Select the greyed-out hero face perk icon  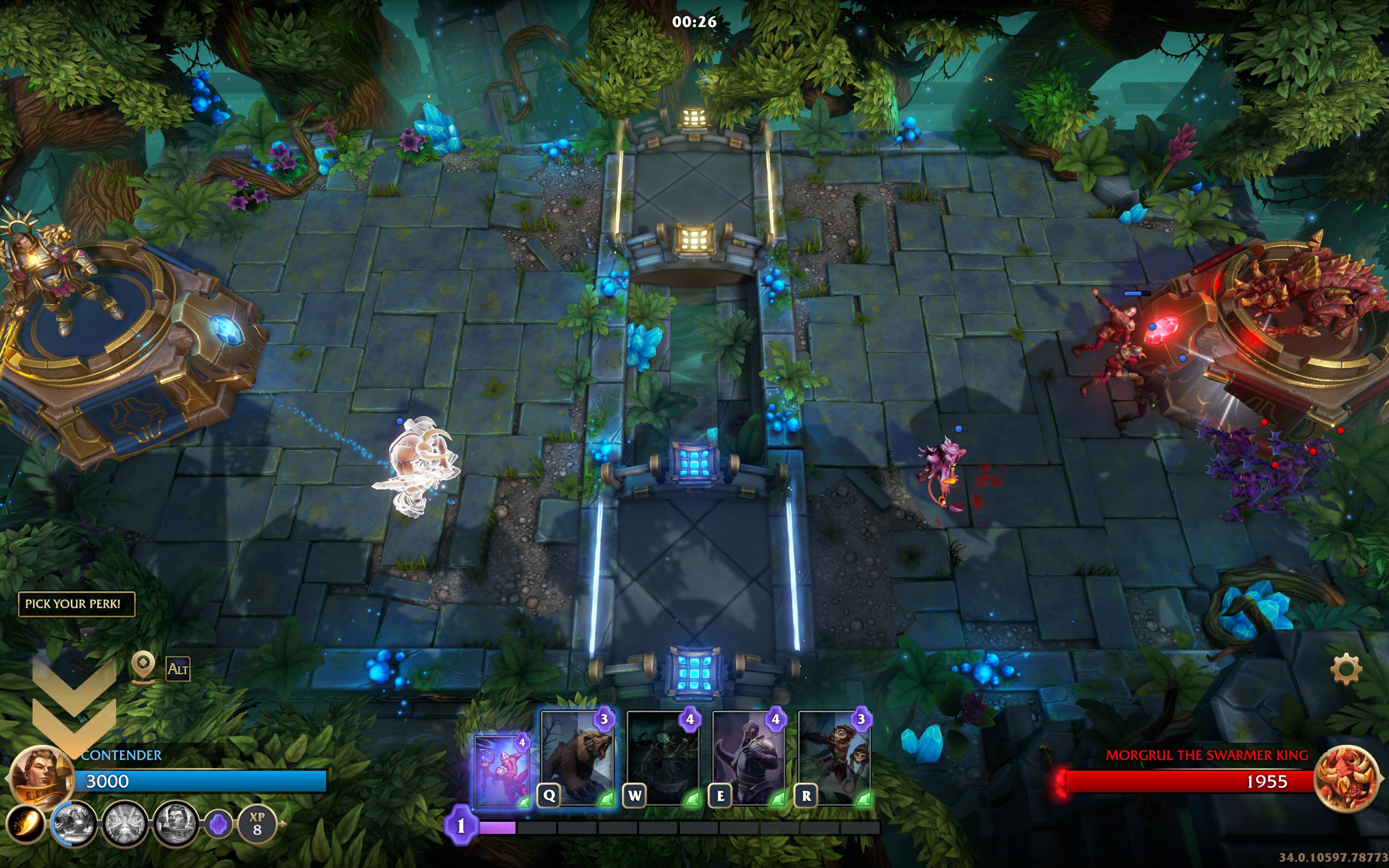(x=175, y=825)
